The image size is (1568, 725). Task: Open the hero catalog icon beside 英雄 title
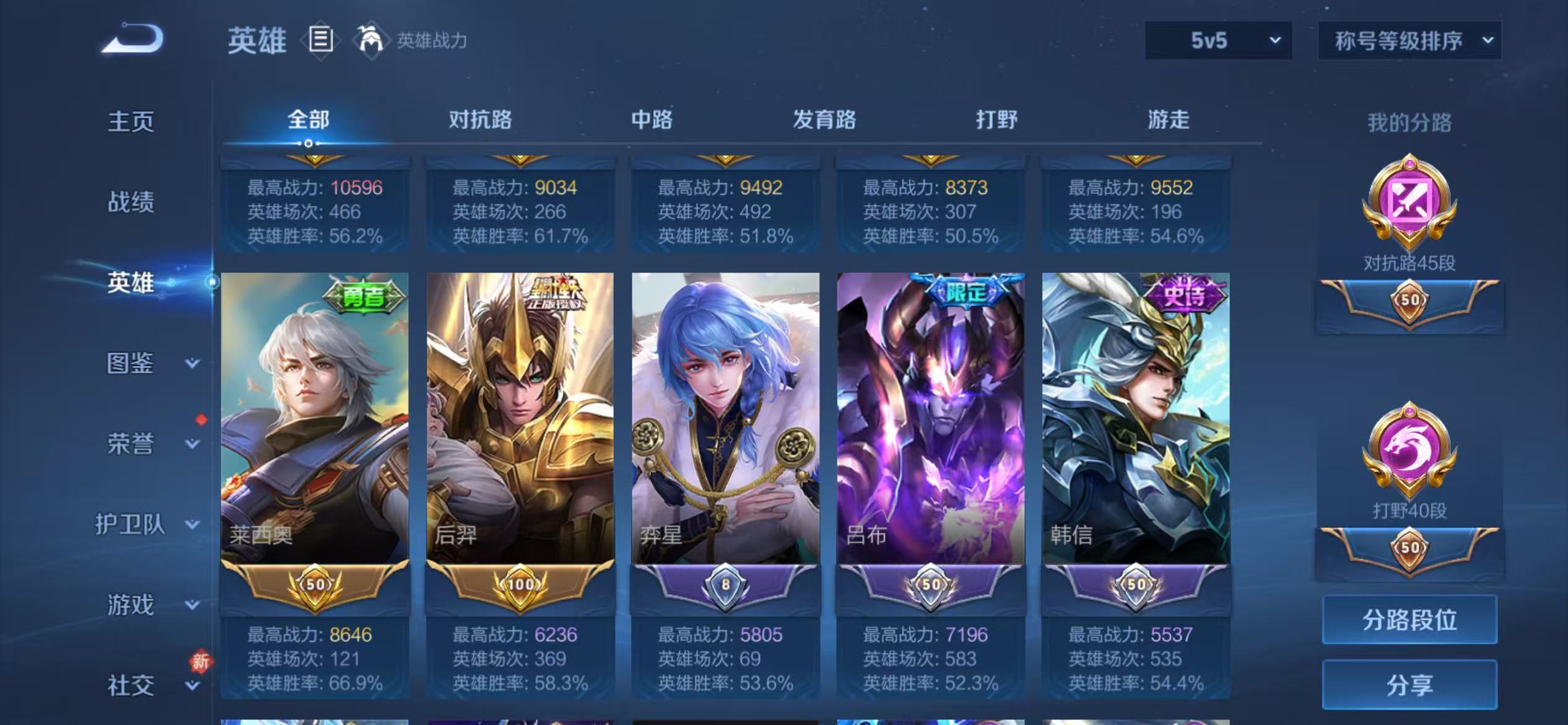(x=320, y=40)
